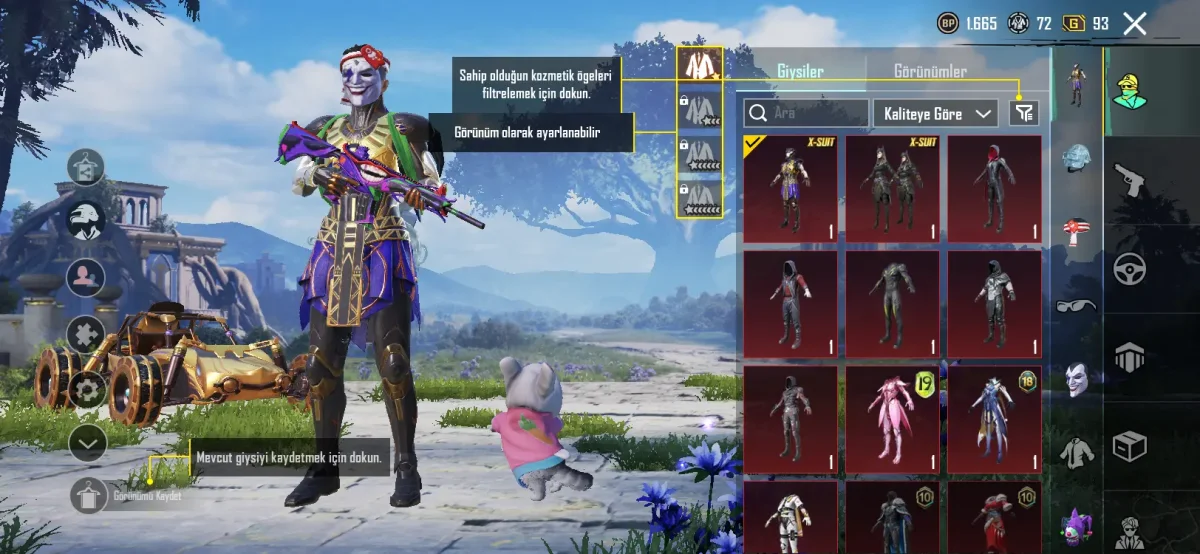
Task: Choose the pink outfit with level 19 badge
Action: tap(892, 418)
